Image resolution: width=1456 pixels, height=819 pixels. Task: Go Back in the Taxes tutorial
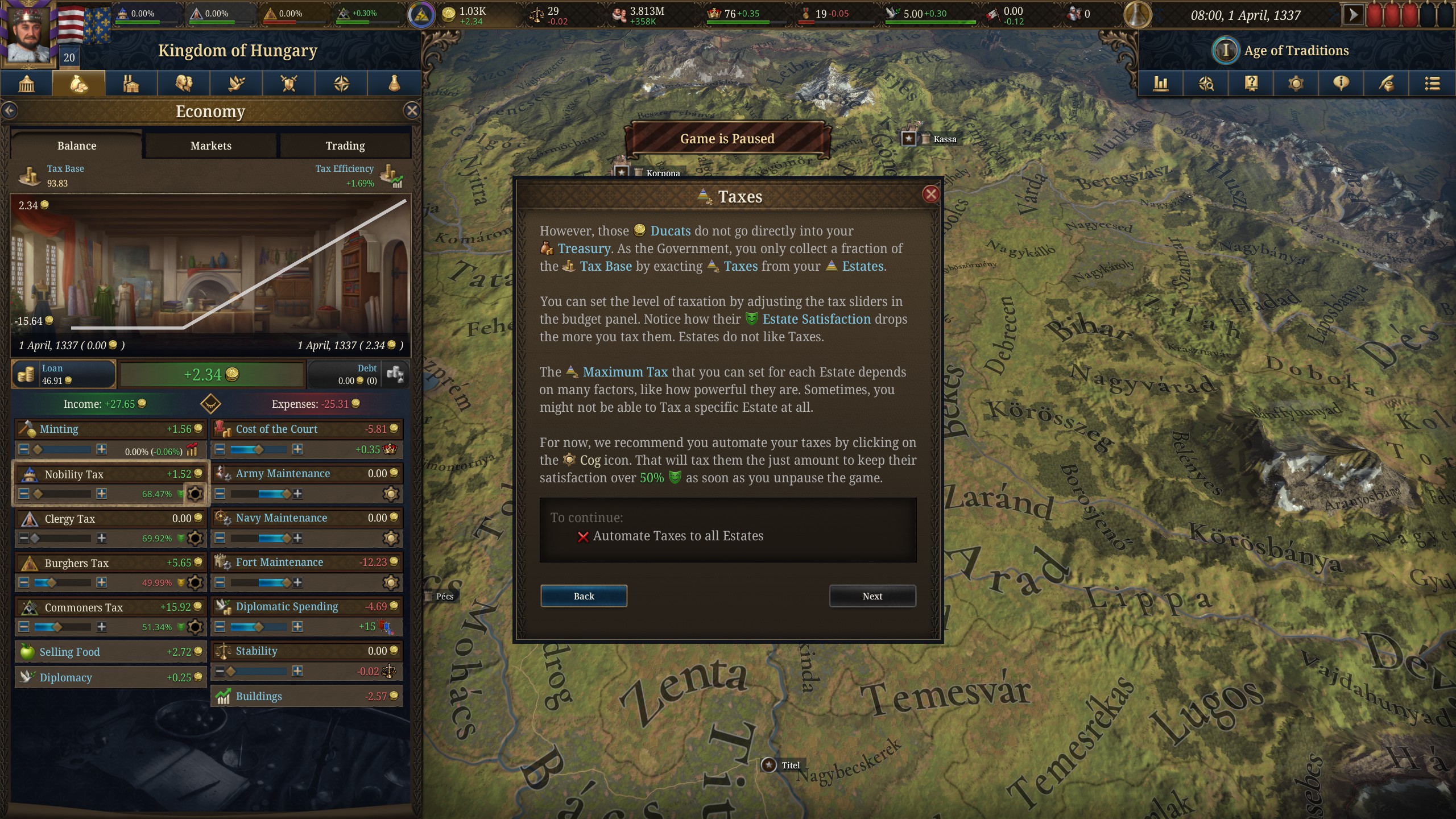coord(584,596)
